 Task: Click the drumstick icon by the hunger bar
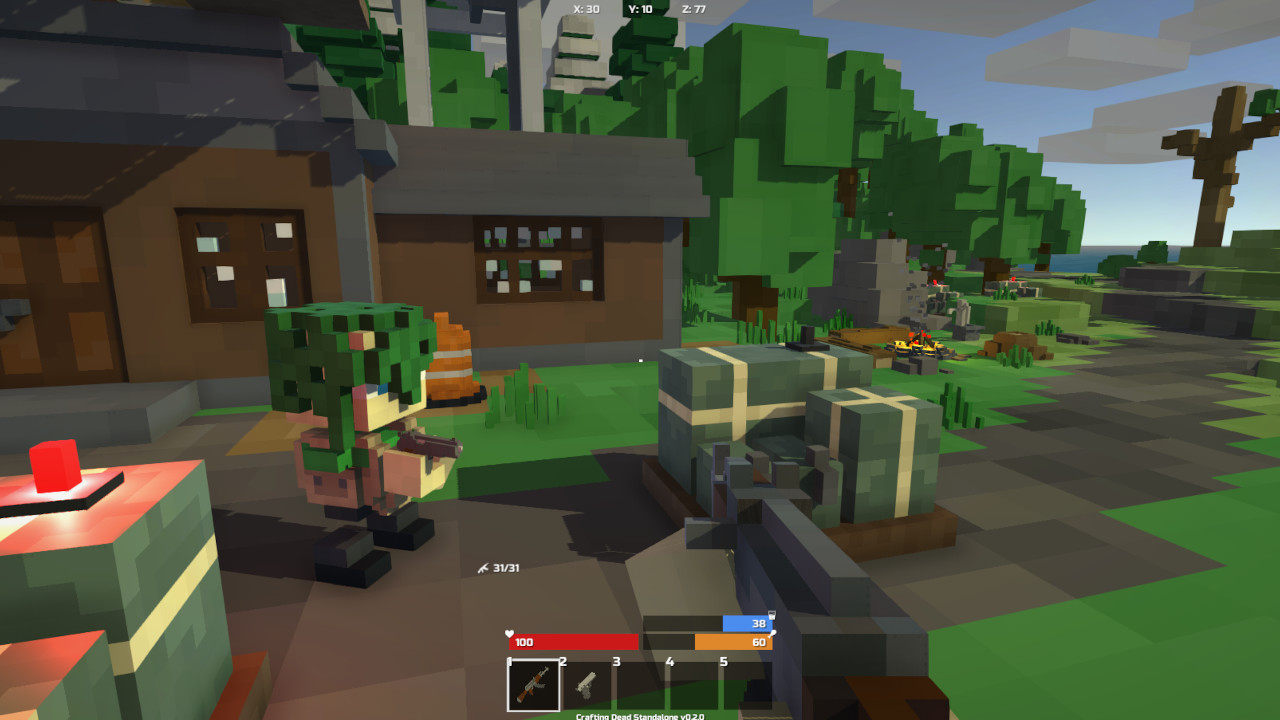(x=771, y=634)
